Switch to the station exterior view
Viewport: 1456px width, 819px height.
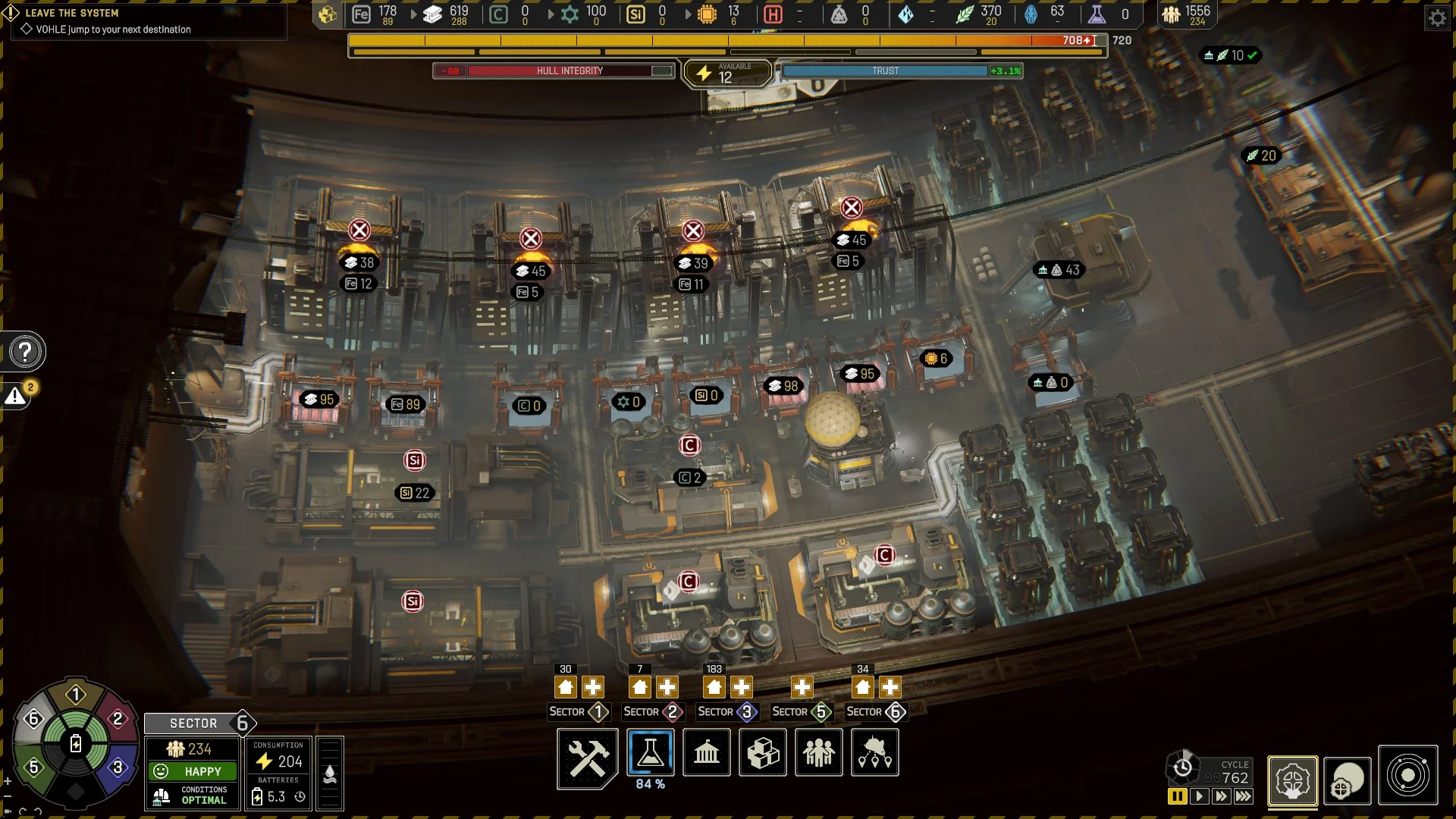1348,780
